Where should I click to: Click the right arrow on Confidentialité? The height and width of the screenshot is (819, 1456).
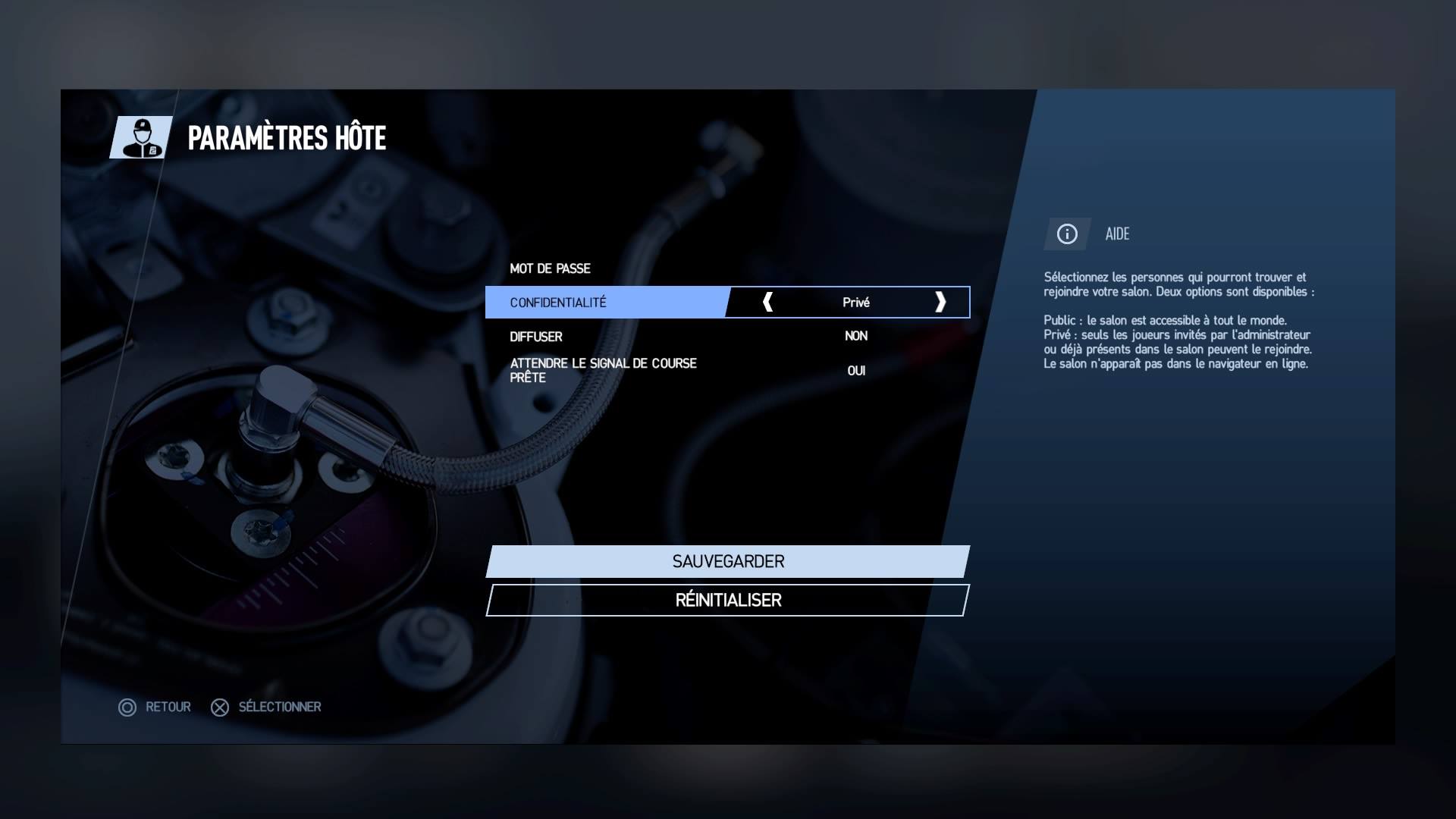pos(940,302)
